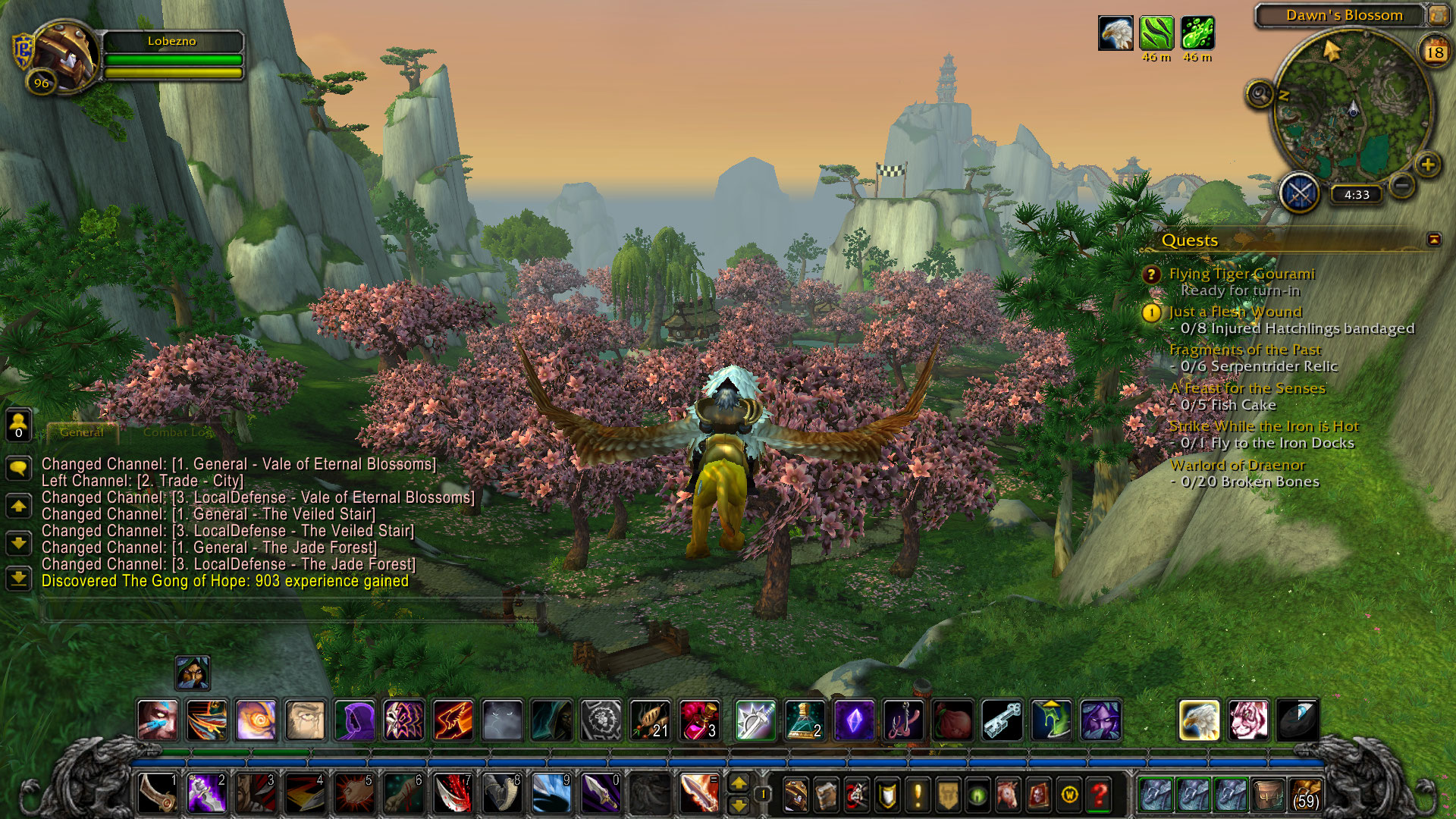
Task: Open the calendar showing day 18
Action: (1434, 52)
